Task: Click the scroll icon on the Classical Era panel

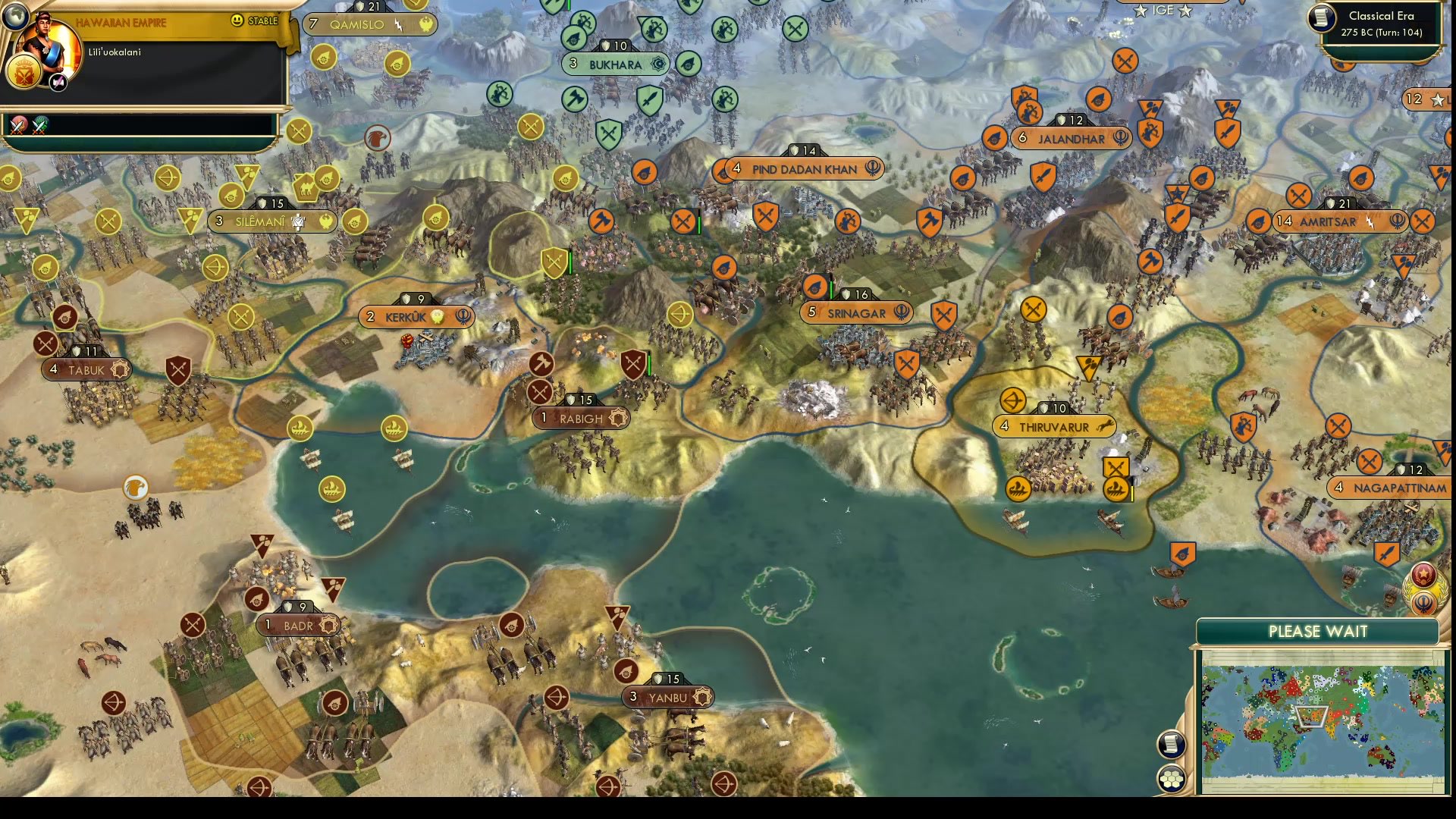Action: (1320, 20)
